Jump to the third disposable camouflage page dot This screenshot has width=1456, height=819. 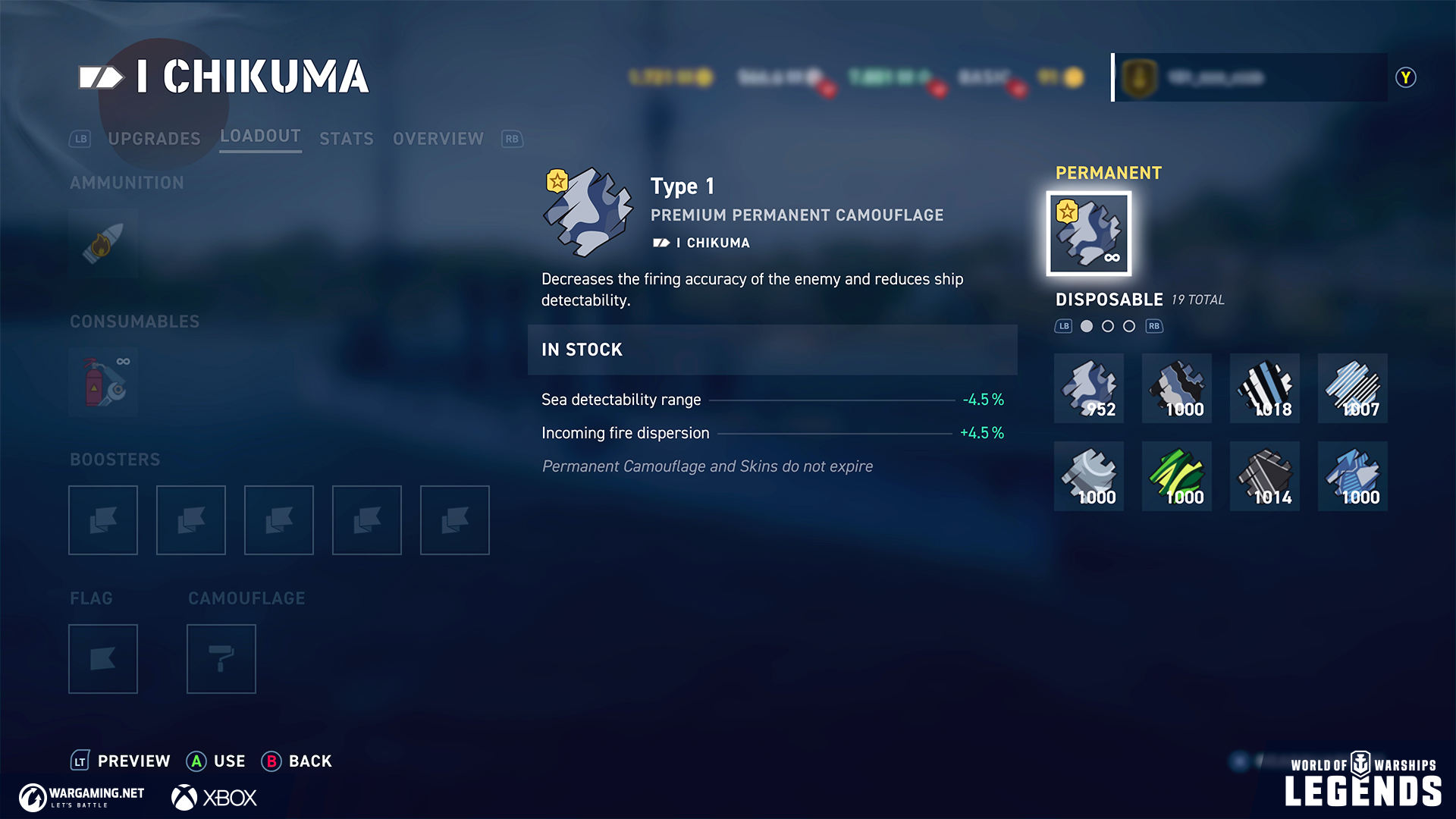(x=1129, y=326)
